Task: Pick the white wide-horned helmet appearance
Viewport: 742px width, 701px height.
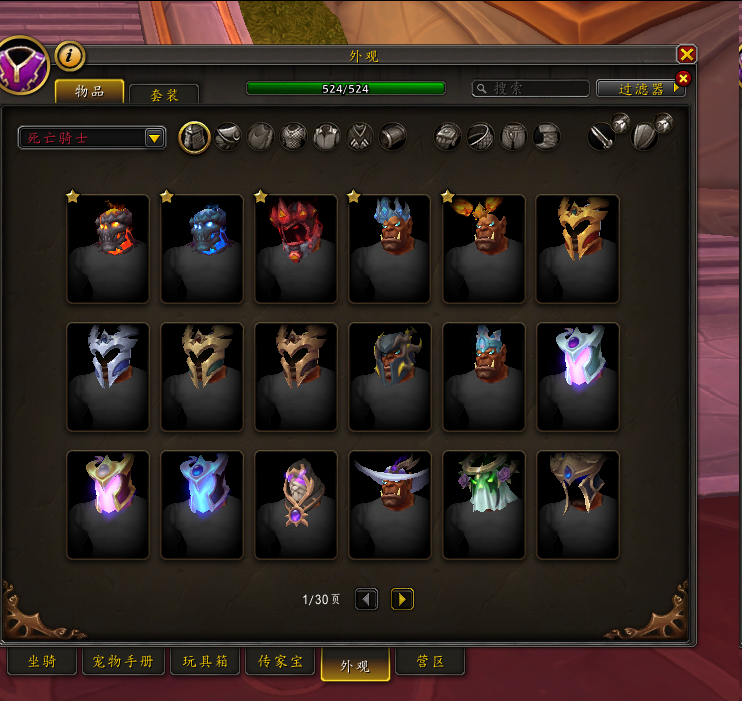Action: pyautogui.click(x=390, y=504)
